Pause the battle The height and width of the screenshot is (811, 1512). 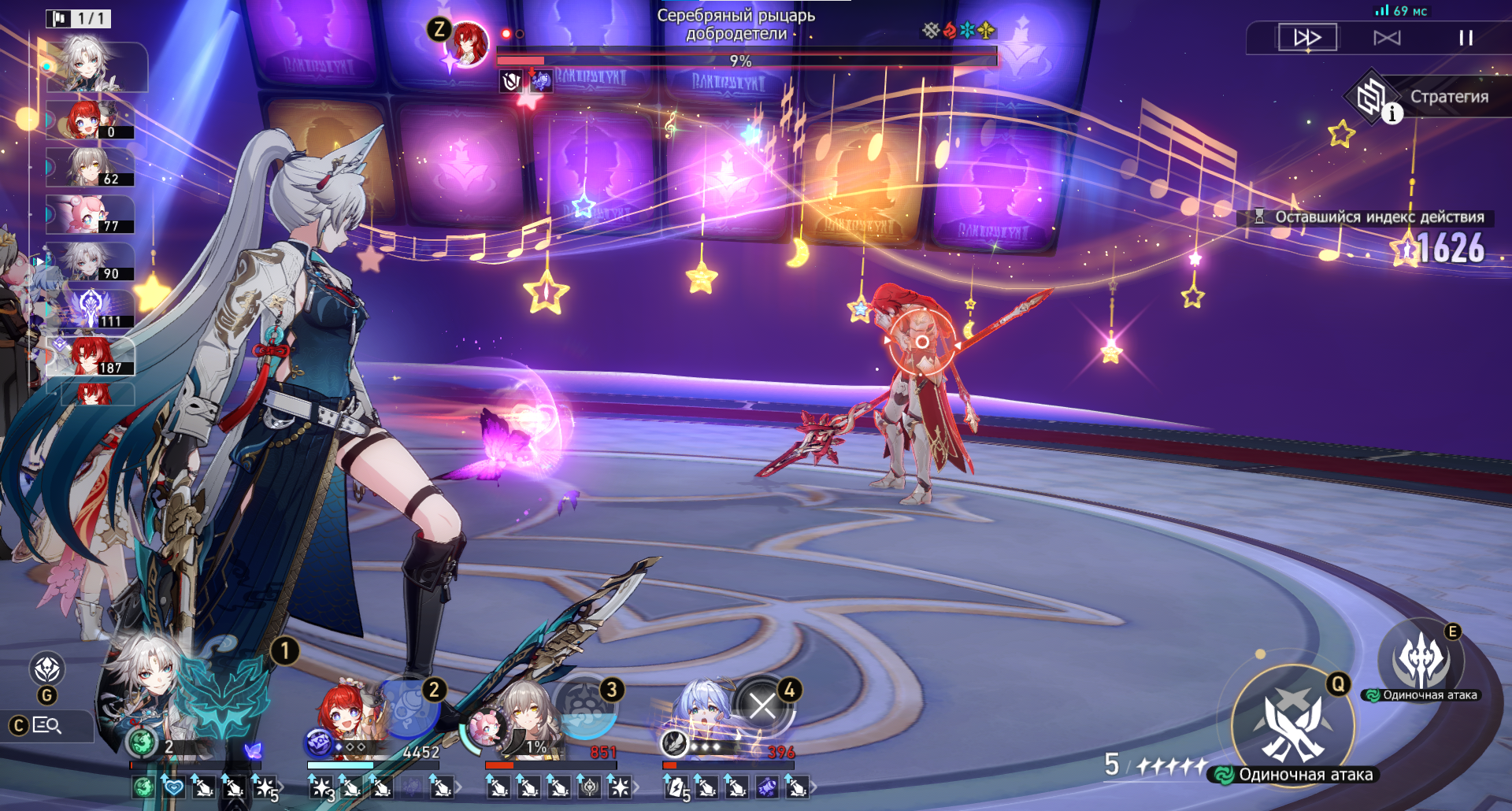coord(1465,38)
